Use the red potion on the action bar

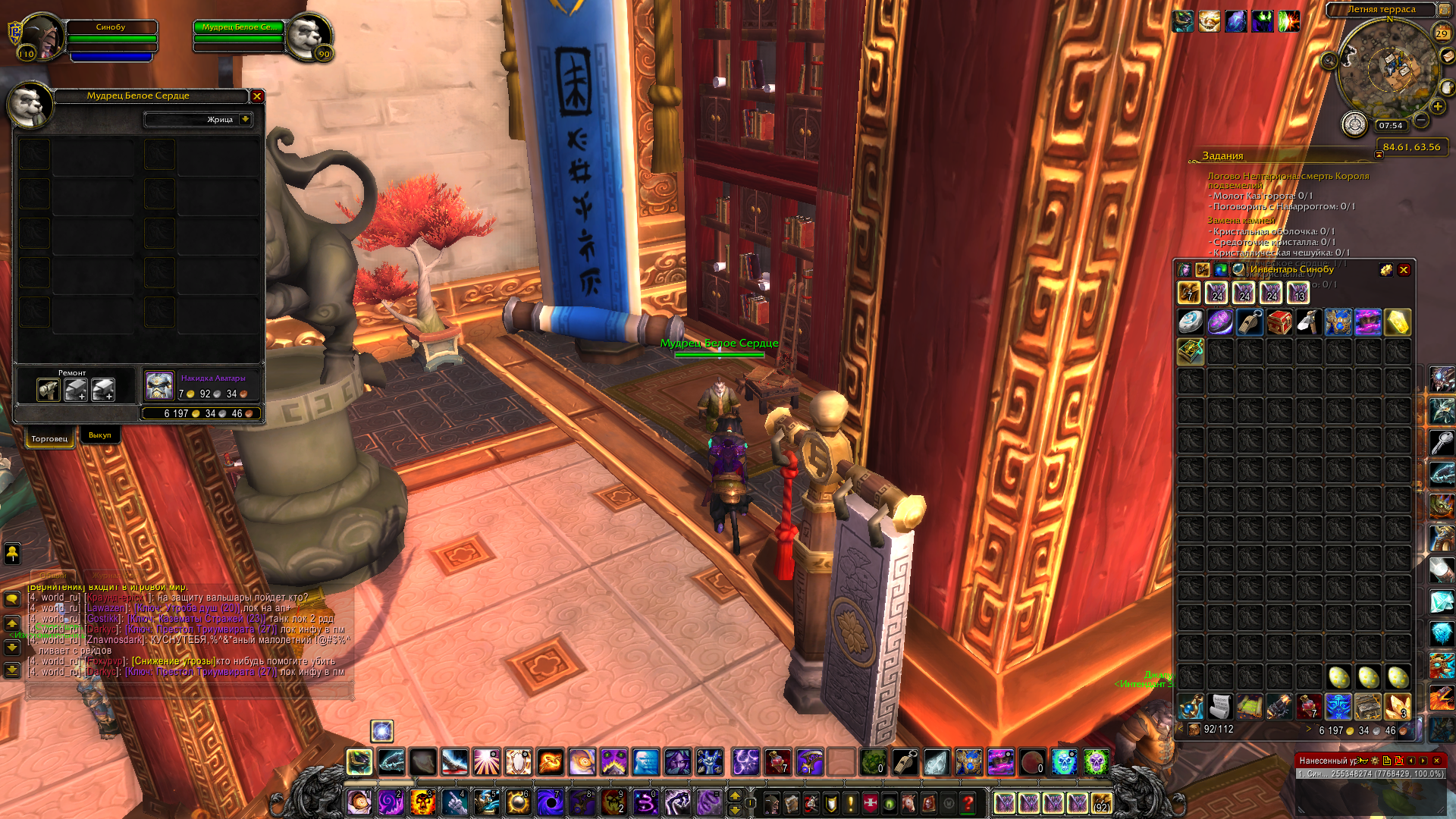777,762
